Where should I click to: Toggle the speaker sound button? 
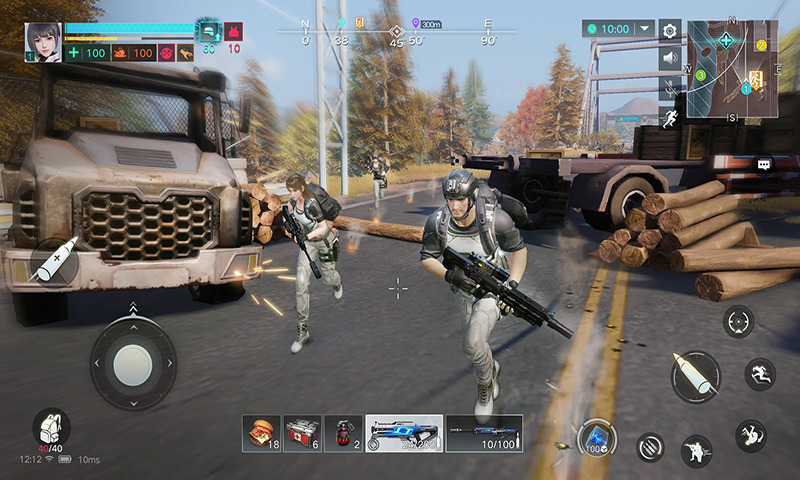tap(670, 59)
